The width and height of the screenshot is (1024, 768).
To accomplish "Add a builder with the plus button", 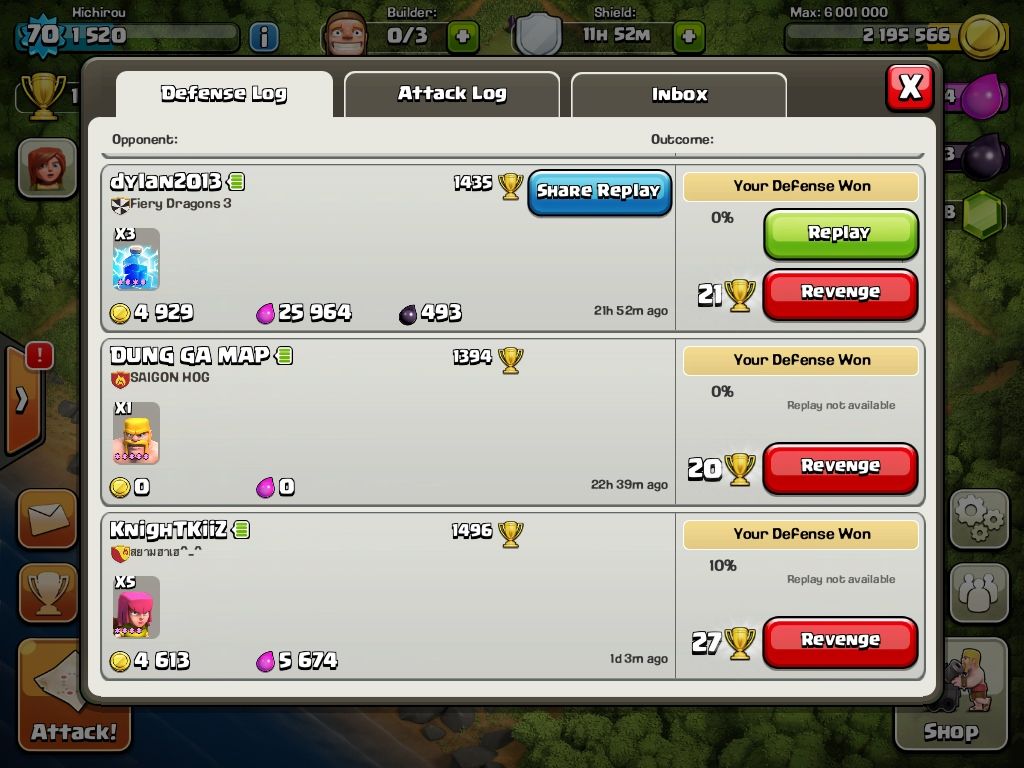I will pyautogui.click(x=462, y=37).
